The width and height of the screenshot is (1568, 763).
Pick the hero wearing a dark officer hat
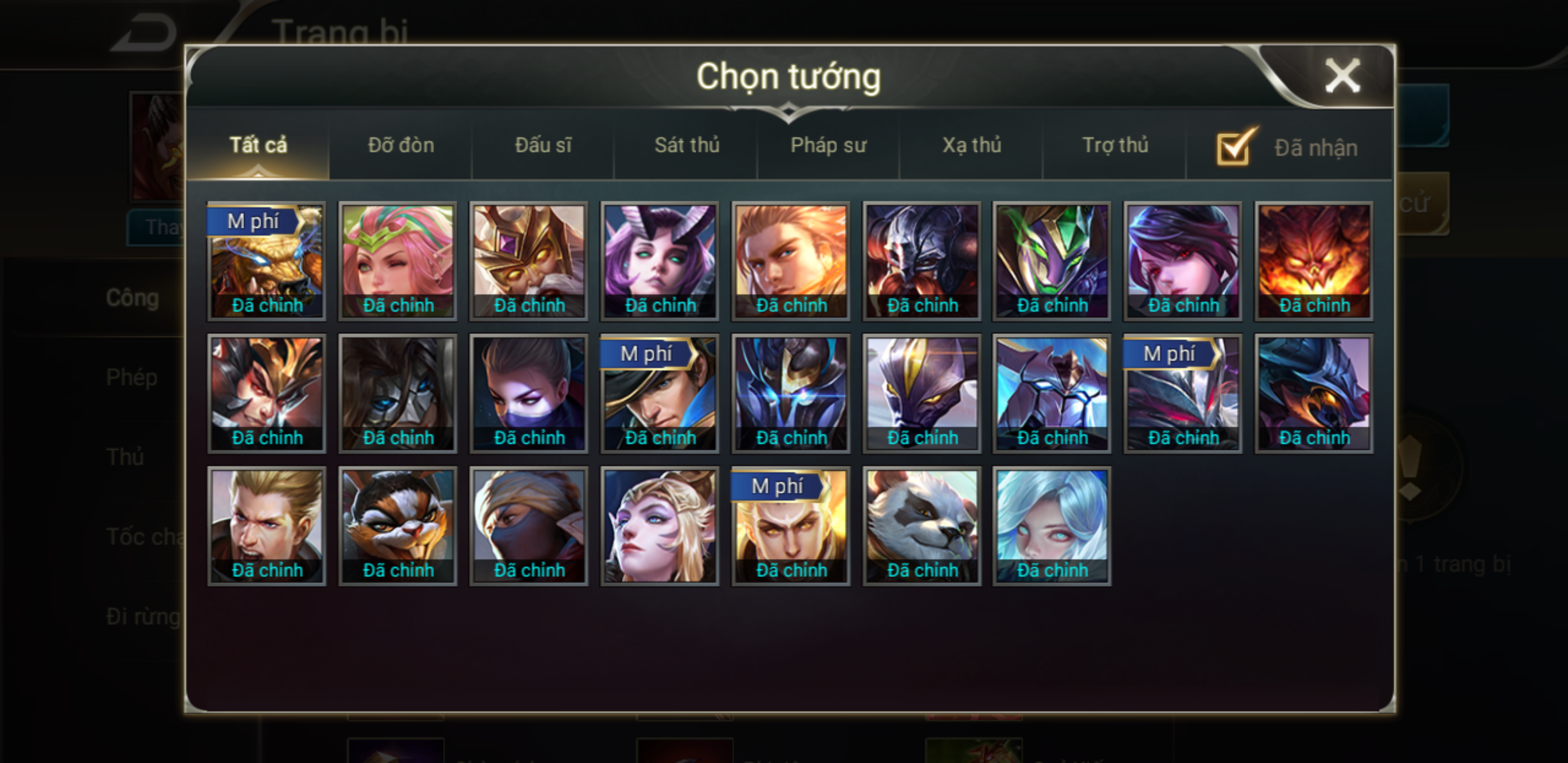[660, 393]
